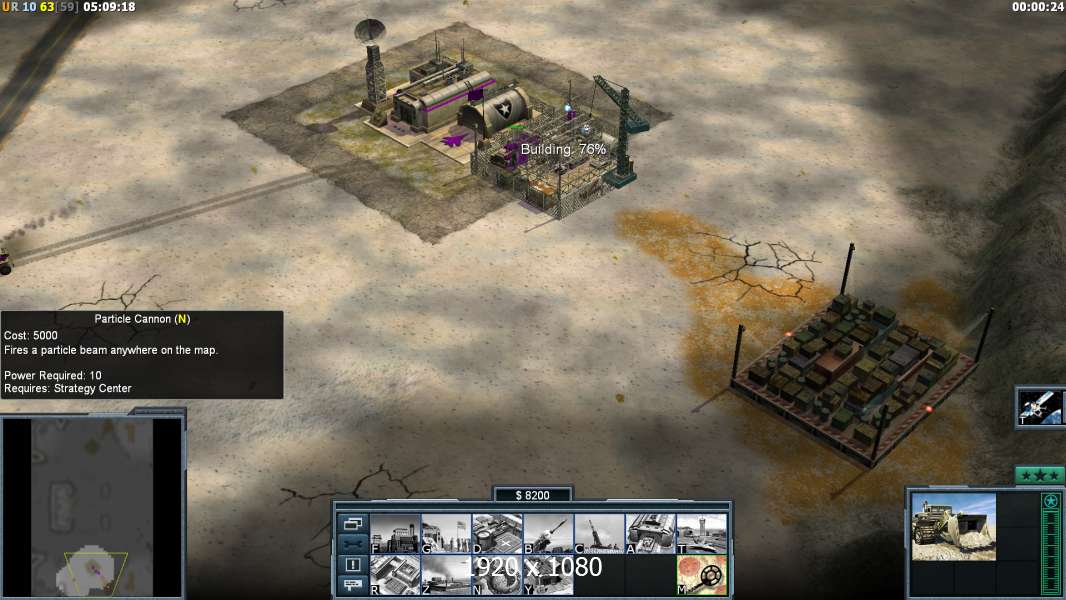Select the War Factory build icon (A)

[650, 534]
